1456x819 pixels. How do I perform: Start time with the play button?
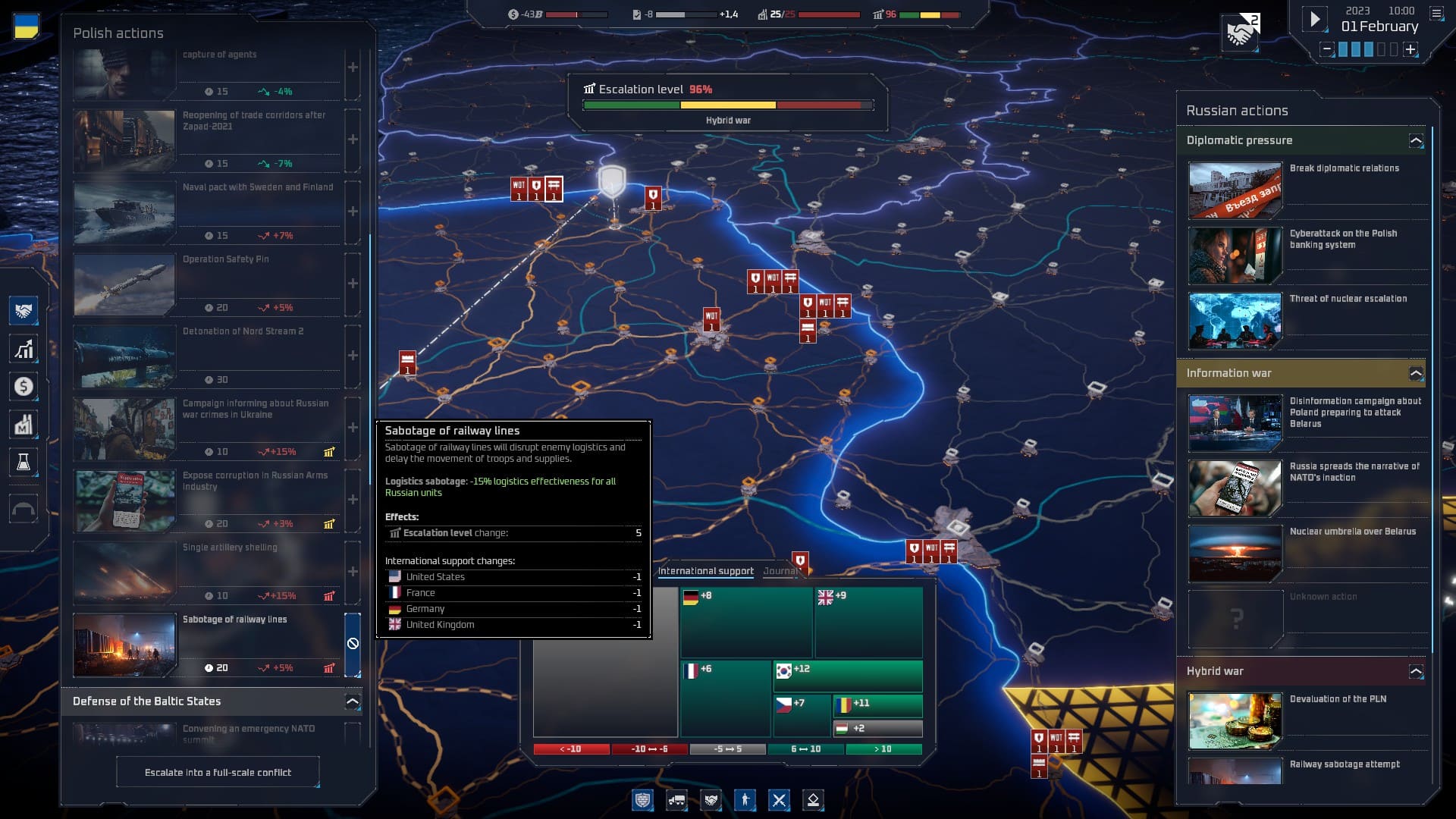click(1315, 19)
